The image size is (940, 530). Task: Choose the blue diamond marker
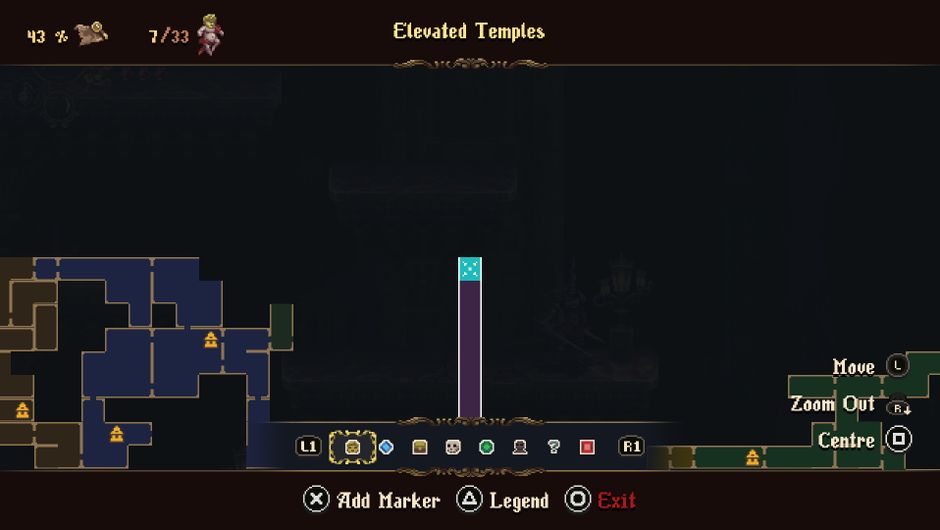pyautogui.click(x=386, y=447)
